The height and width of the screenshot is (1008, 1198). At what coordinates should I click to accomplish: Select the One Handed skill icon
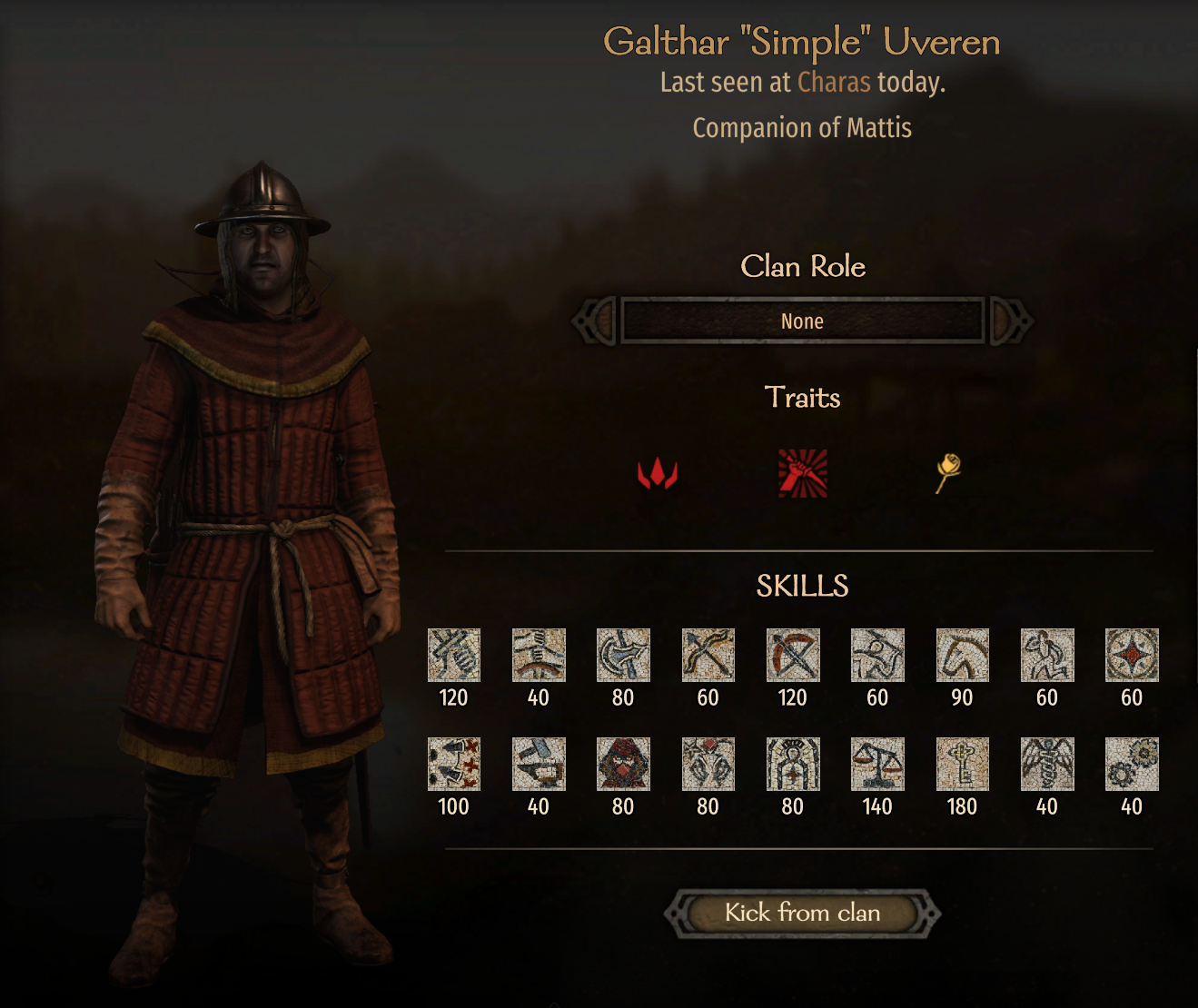click(x=453, y=655)
